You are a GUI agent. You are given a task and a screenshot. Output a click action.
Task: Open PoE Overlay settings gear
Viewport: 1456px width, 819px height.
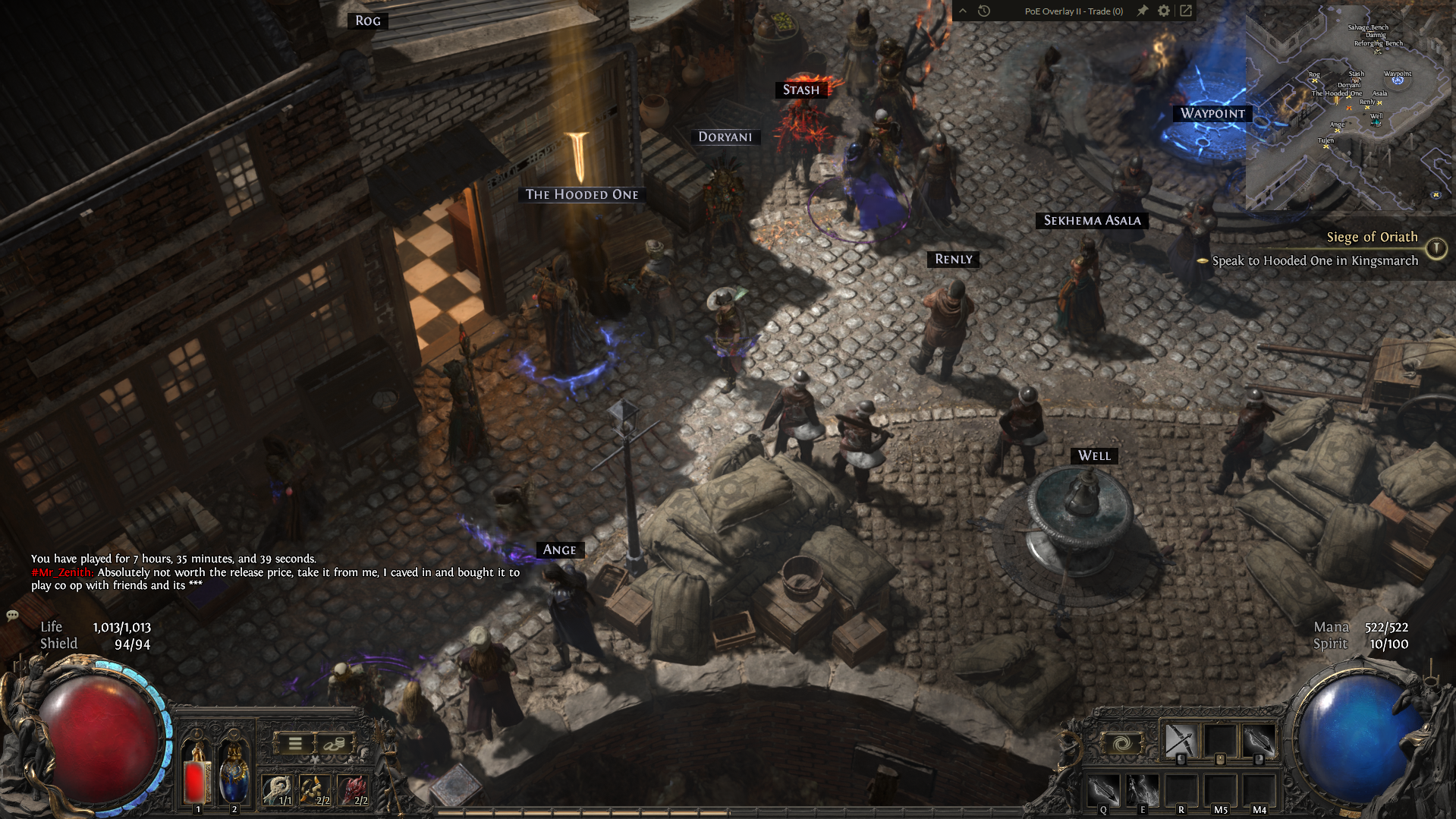click(x=1164, y=11)
